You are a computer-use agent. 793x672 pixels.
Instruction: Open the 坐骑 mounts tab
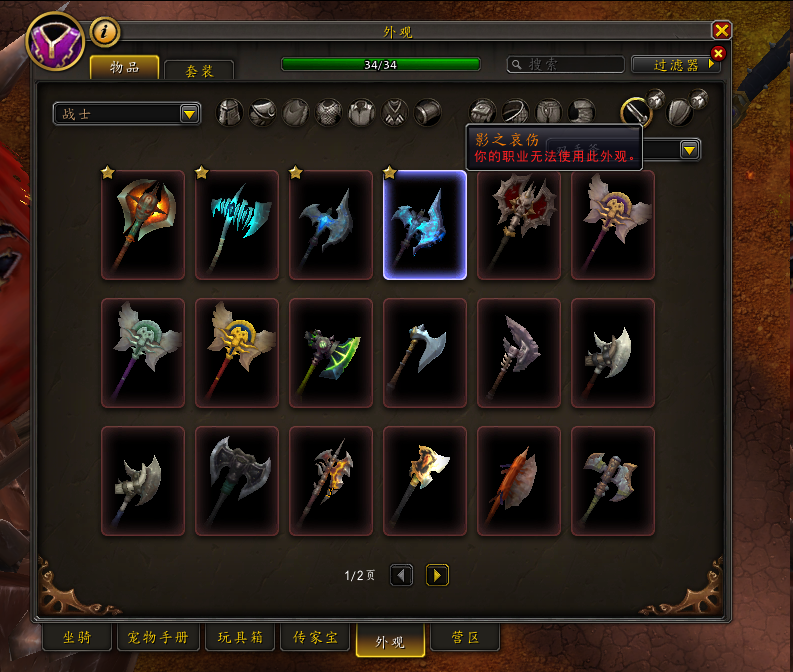(77, 637)
